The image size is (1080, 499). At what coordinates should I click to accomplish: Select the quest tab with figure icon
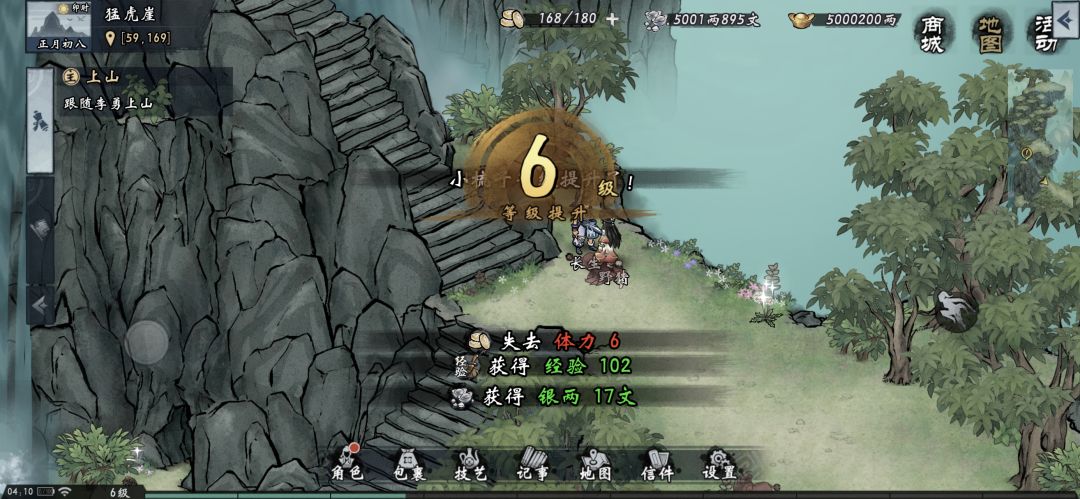pos(40,122)
